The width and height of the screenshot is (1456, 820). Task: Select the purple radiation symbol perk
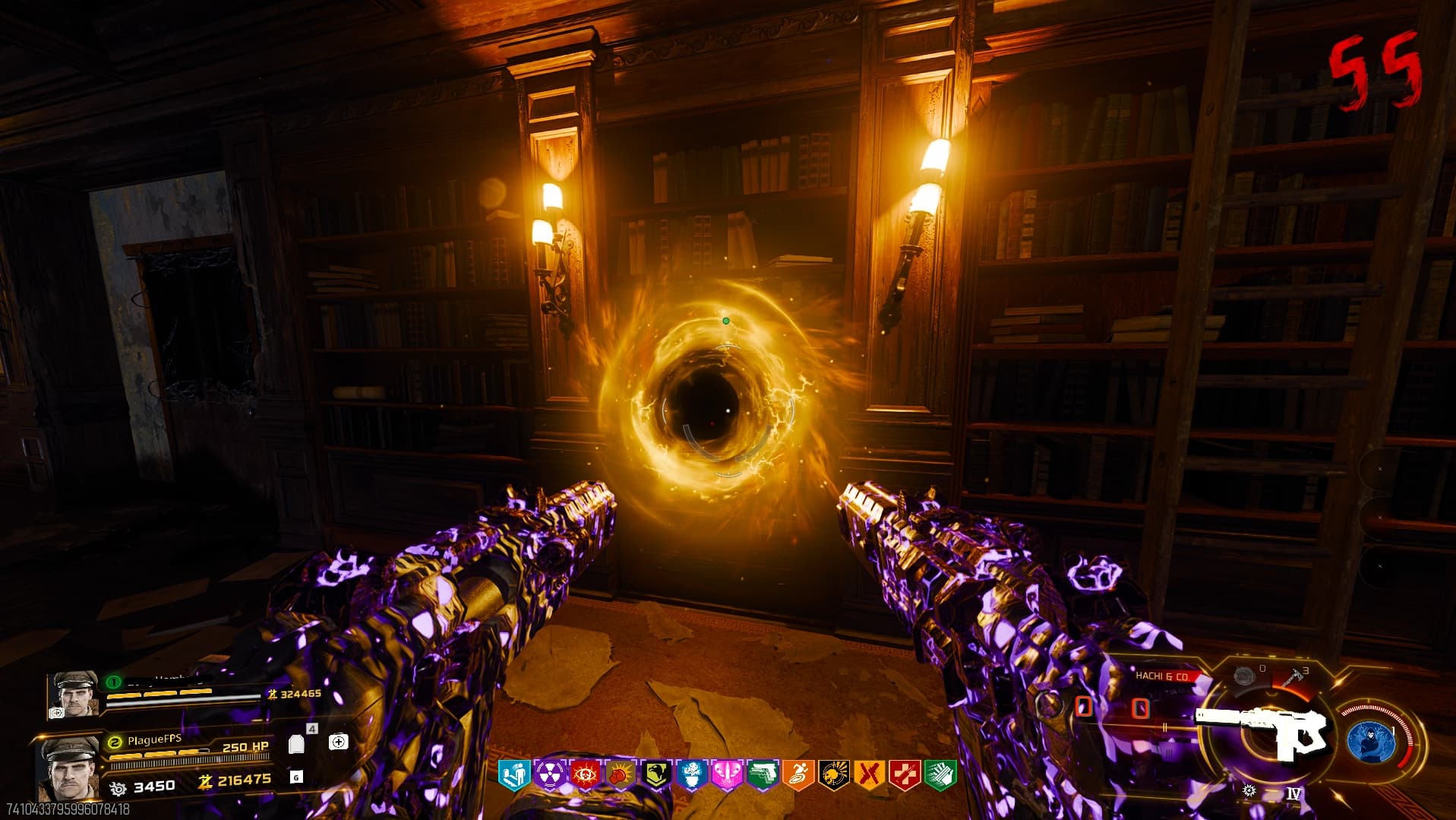point(550,774)
